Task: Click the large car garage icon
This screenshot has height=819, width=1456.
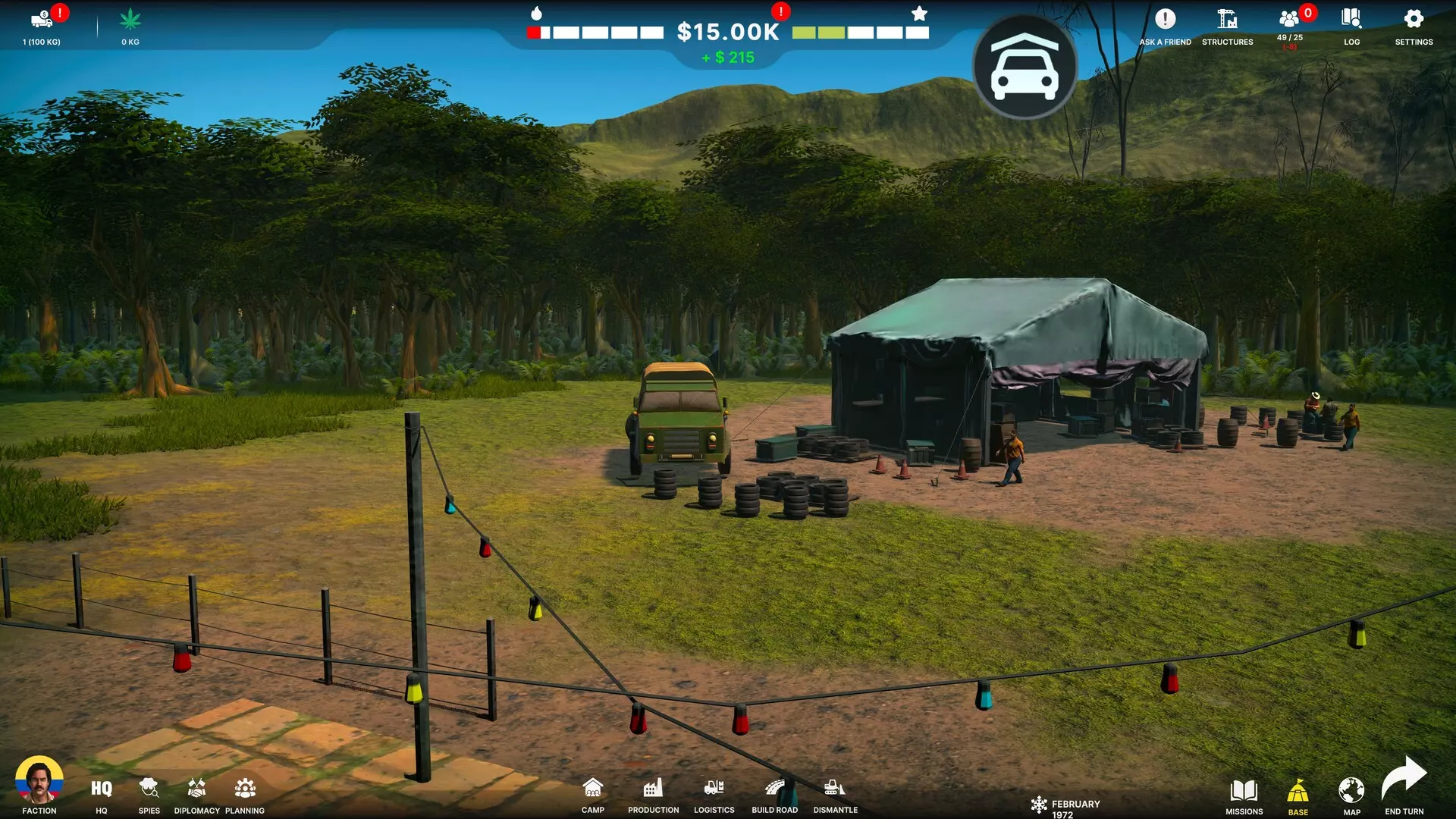Action: point(1025,67)
